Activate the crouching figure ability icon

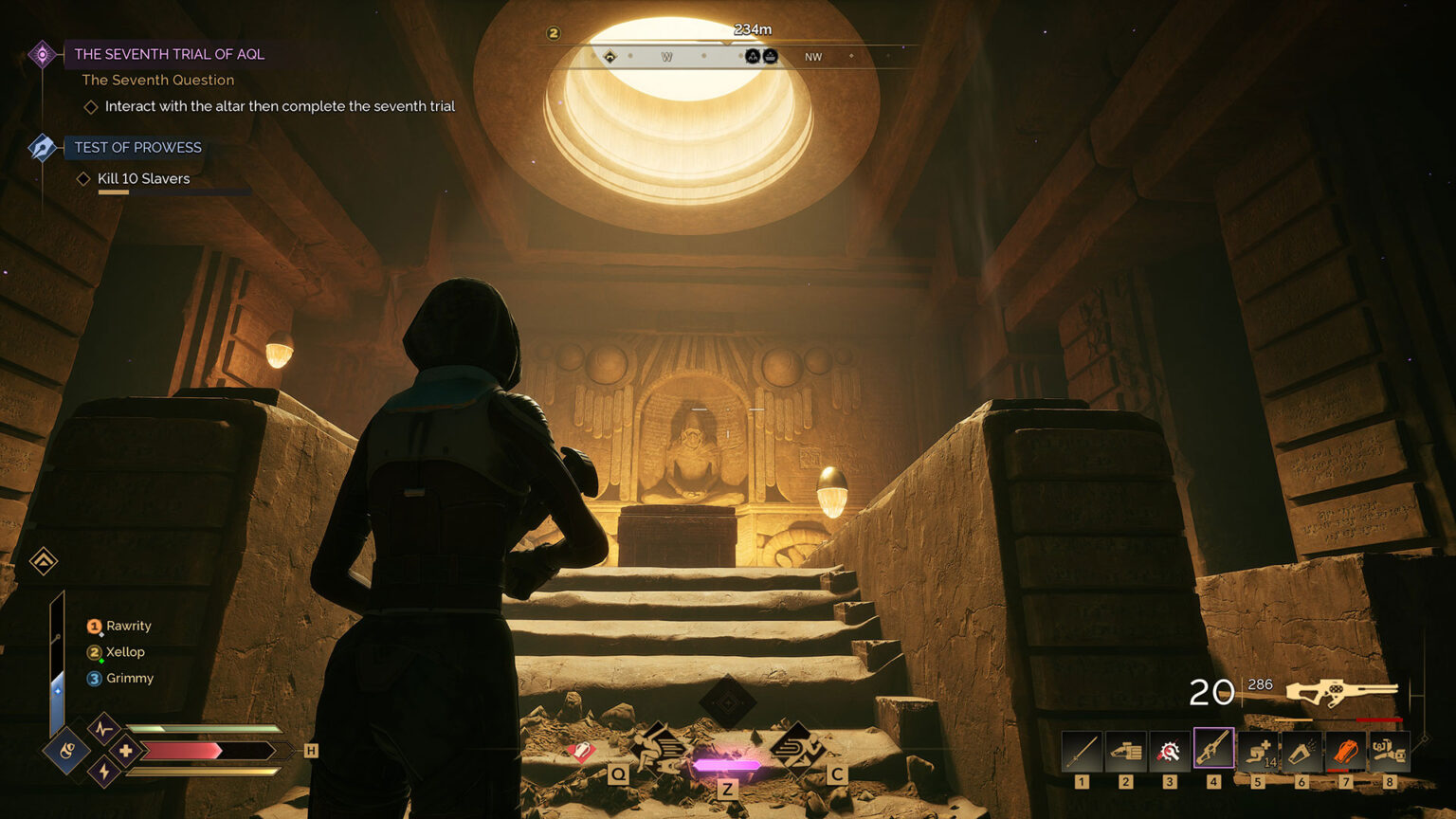[659, 747]
